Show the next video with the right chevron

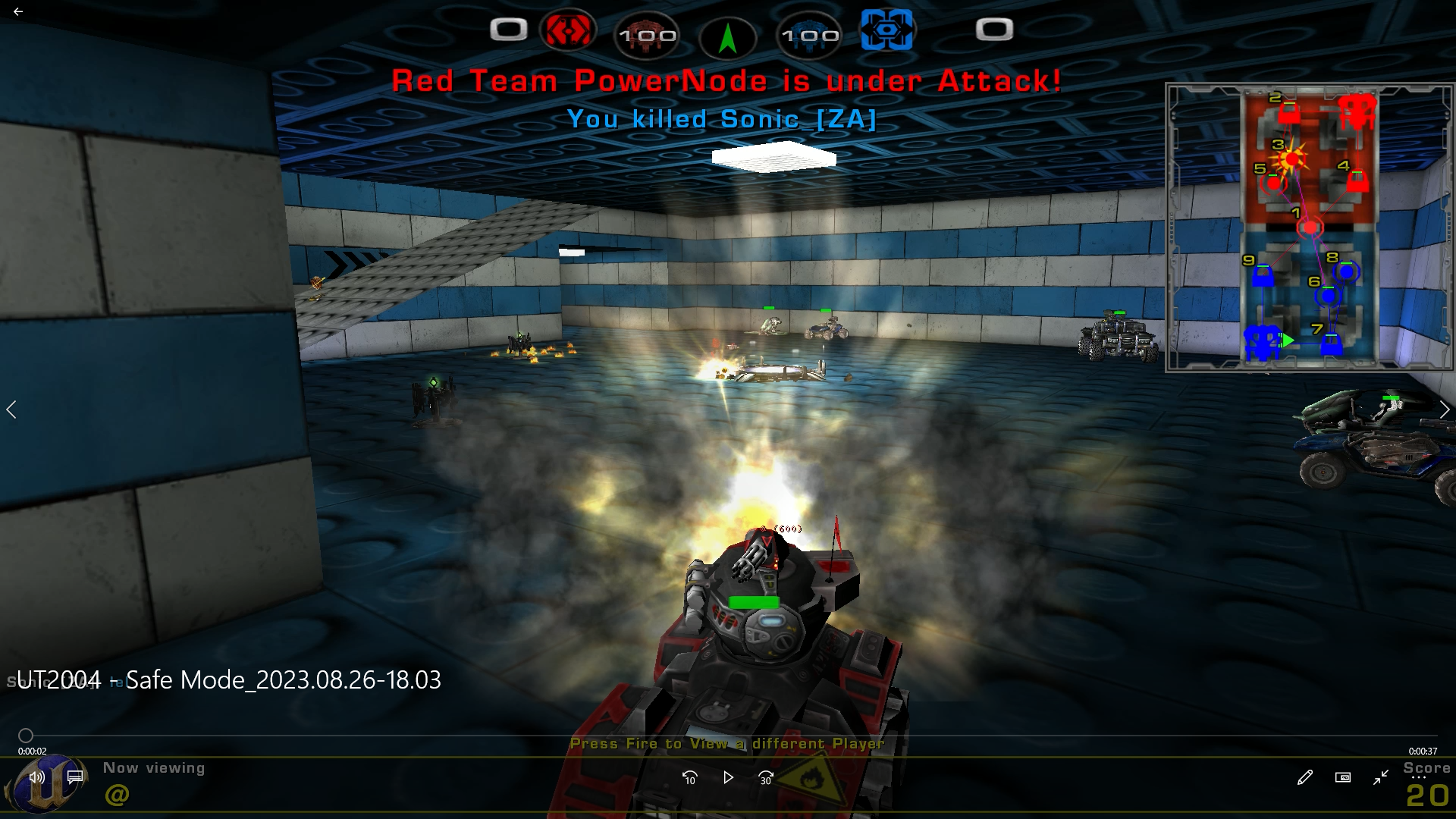pyautogui.click(x=1444, y=409)
